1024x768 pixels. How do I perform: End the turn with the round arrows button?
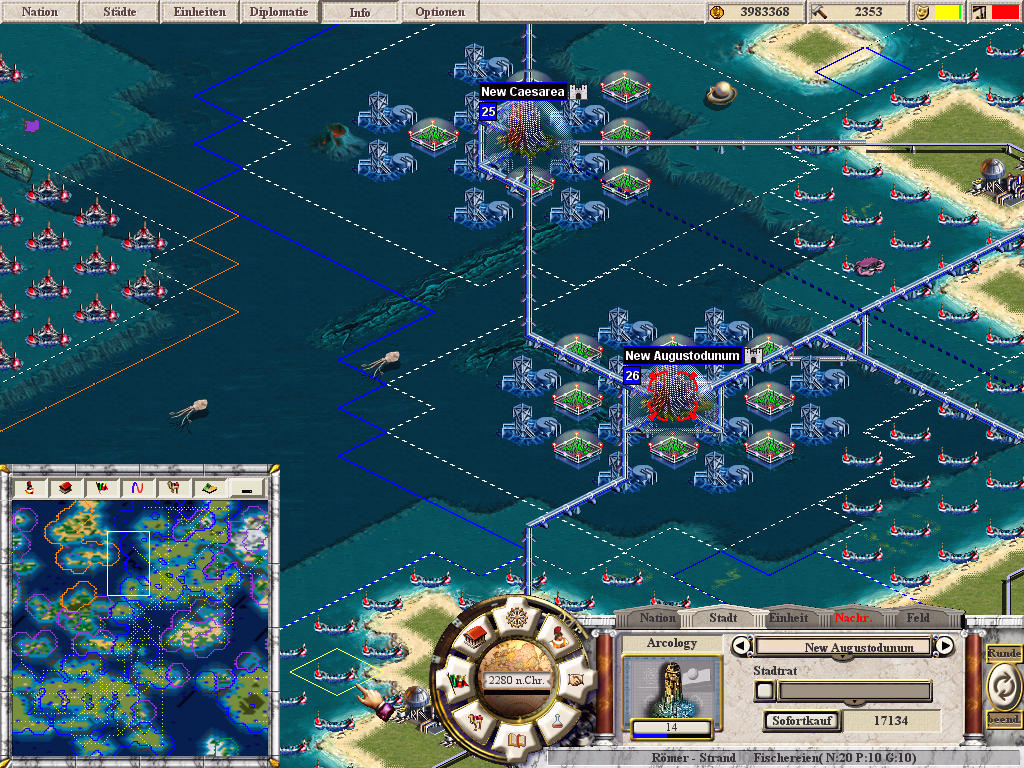point(1002,686)
